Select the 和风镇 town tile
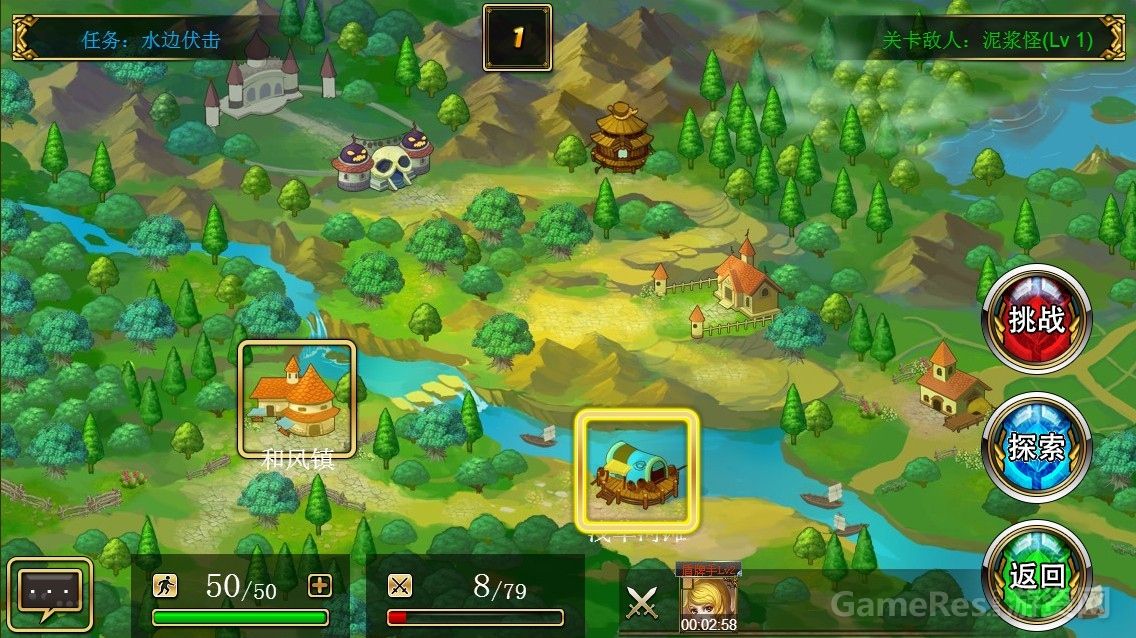The image size is (1136, 638). click(296, 398)
